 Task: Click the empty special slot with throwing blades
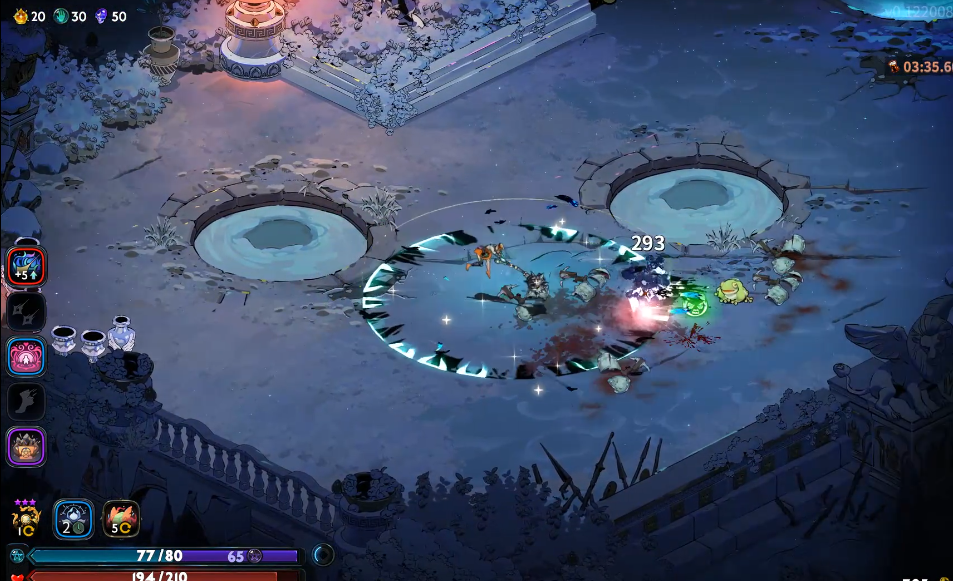point(24,311)
